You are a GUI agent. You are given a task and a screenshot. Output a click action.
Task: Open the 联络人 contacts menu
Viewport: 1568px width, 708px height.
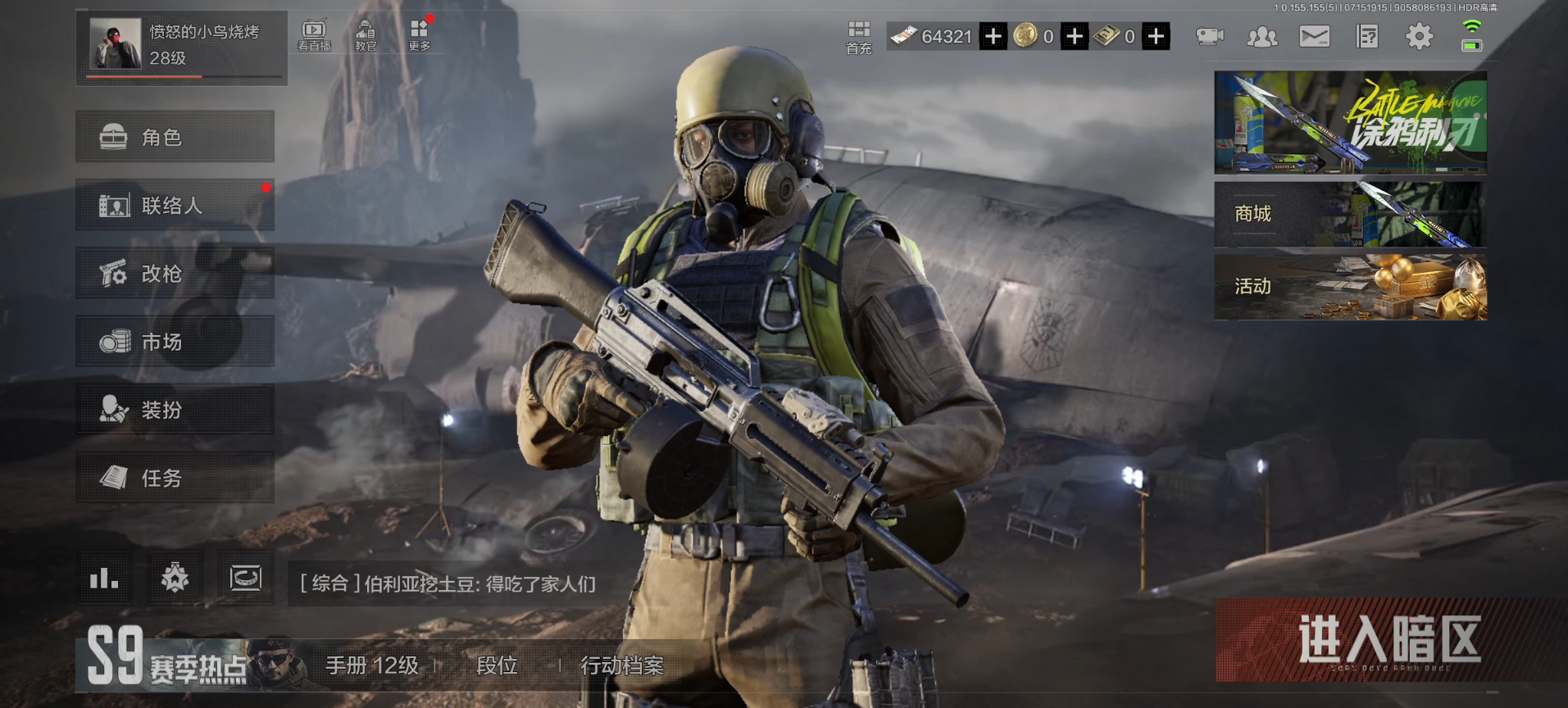click(x=175, y=205)
